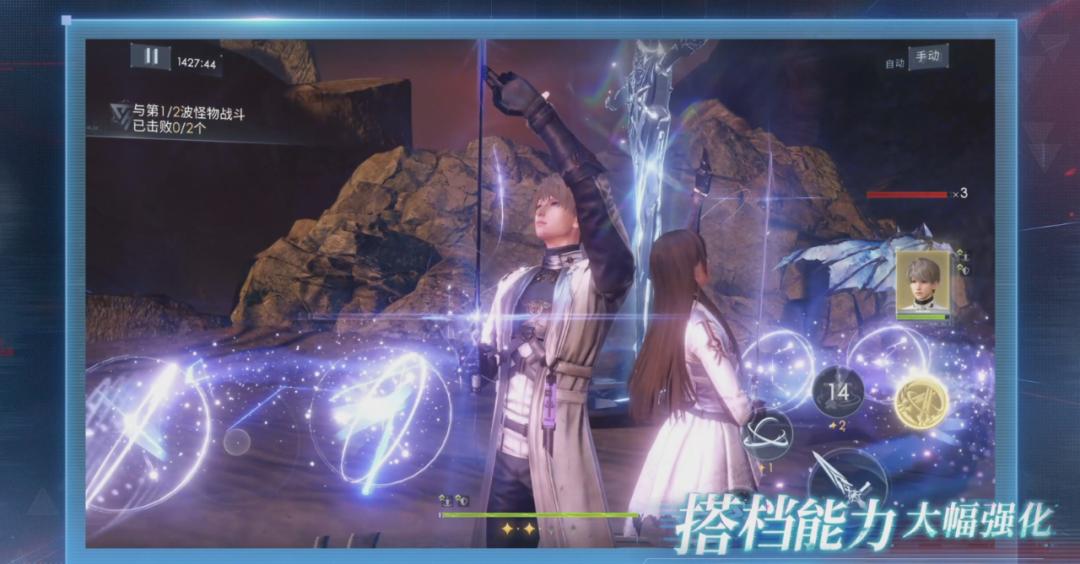The image size is (1080, 564).
Task: Activate the golden crossed-swords skill
Action: 921,403
